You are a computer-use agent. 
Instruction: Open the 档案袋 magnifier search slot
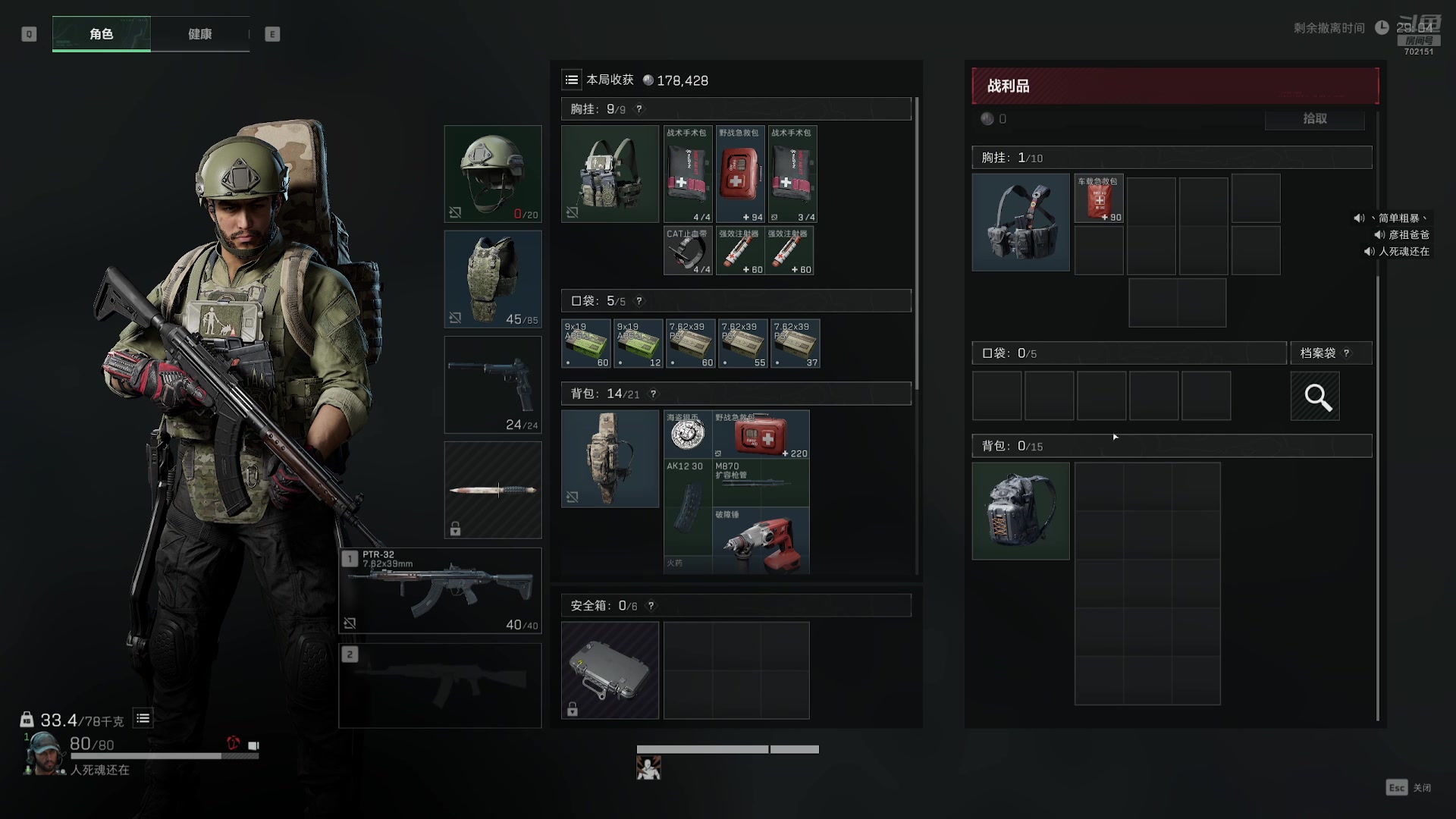1315,396
